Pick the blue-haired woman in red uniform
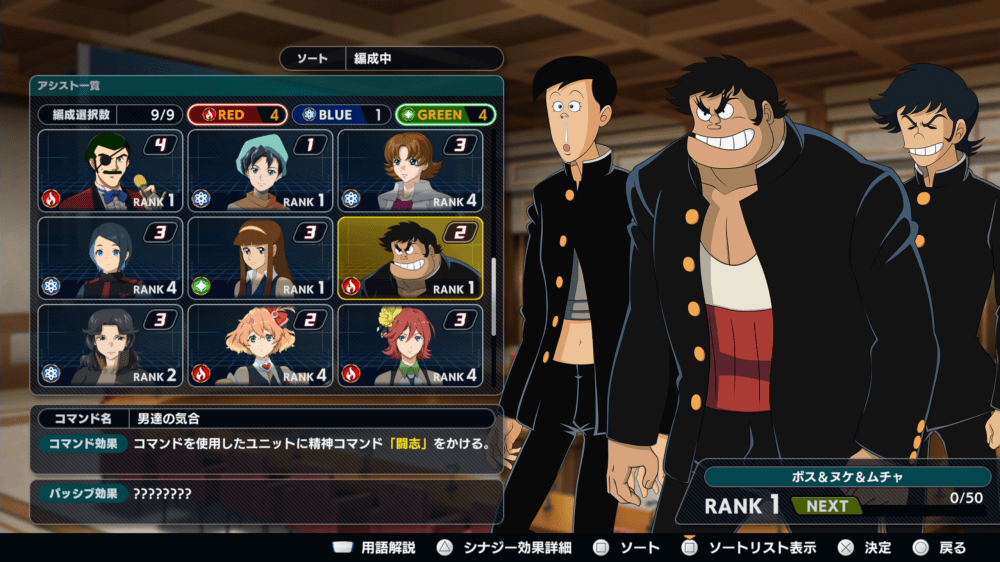The image size is (1000, 562). 110,258
